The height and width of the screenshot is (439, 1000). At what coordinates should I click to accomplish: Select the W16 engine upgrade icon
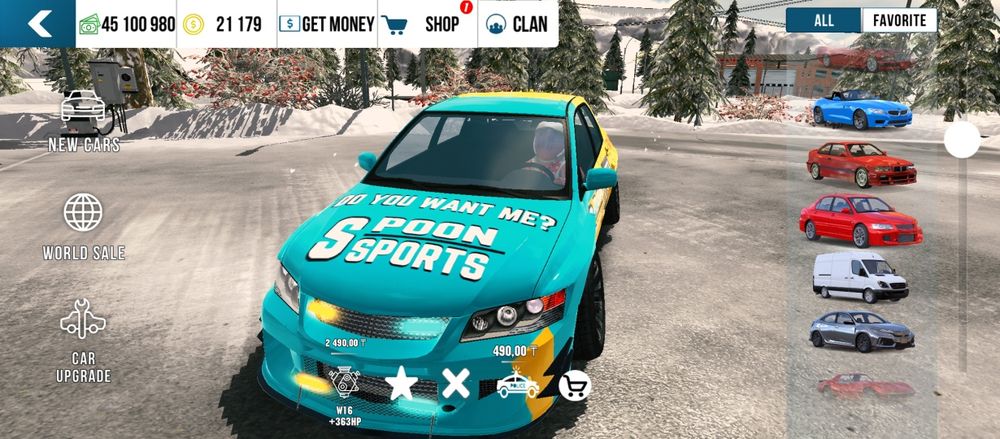[x=344, y=392]
